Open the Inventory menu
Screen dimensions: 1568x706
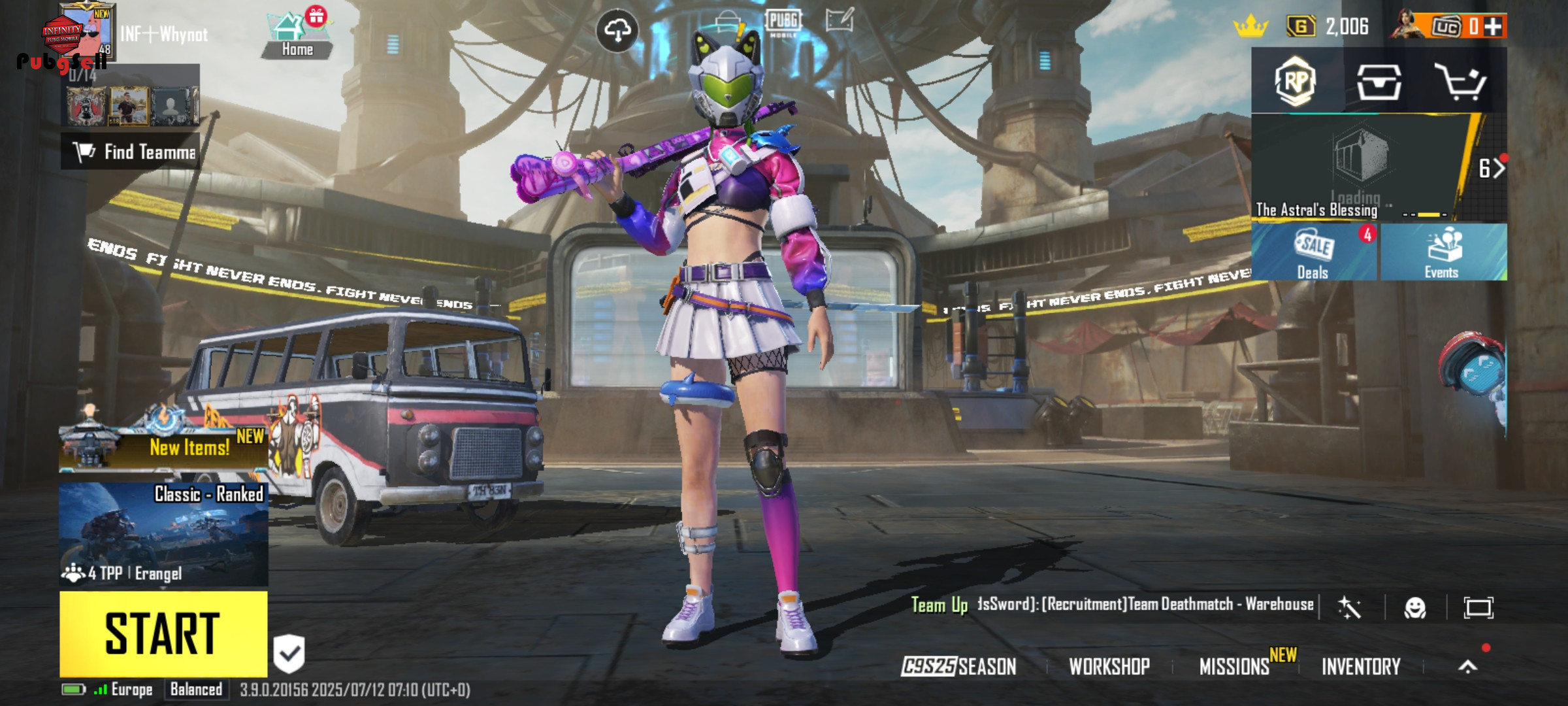click(1361, 666)
